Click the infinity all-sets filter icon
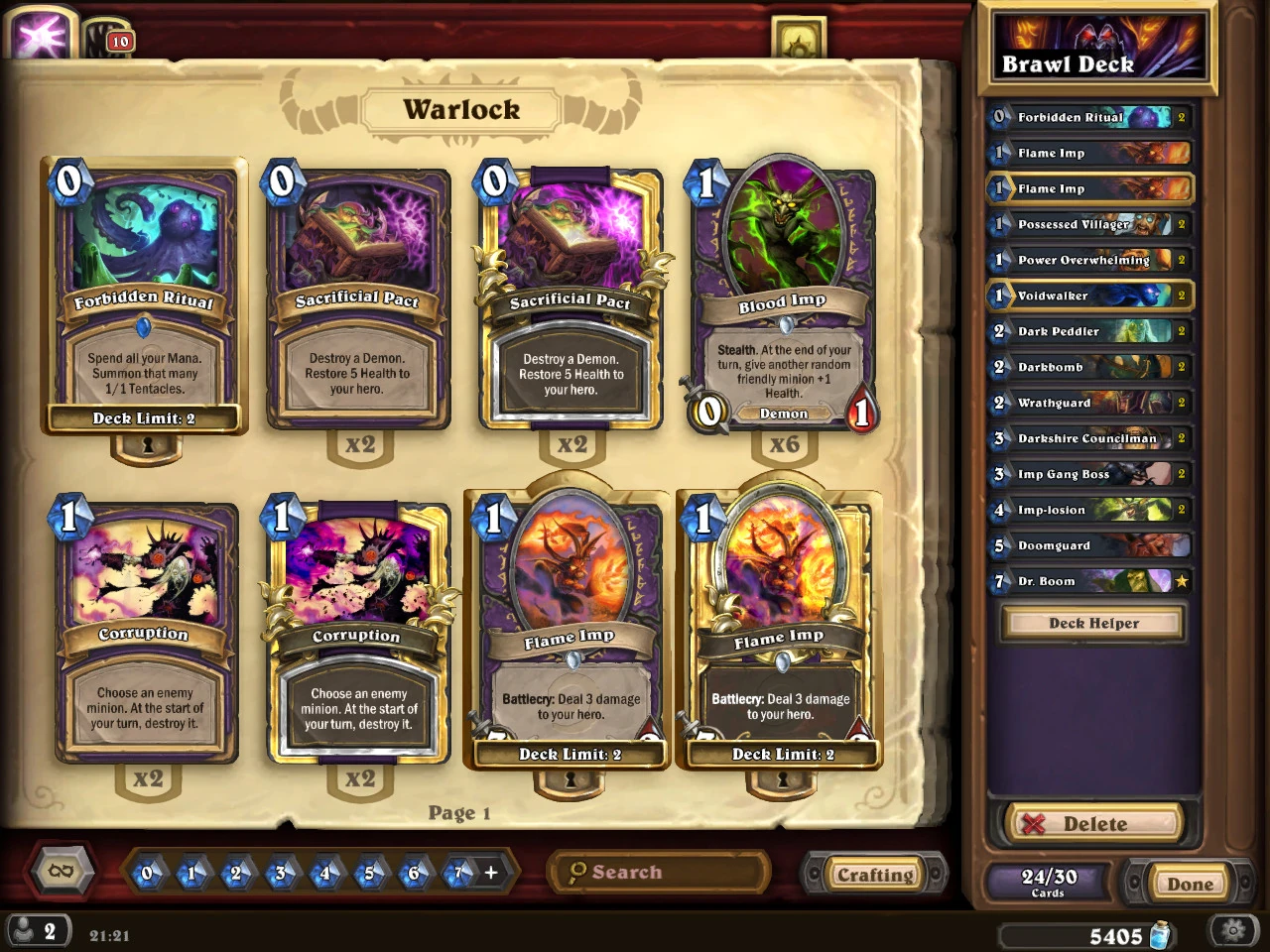1270x952 pixels. click(x=60, y=871)
